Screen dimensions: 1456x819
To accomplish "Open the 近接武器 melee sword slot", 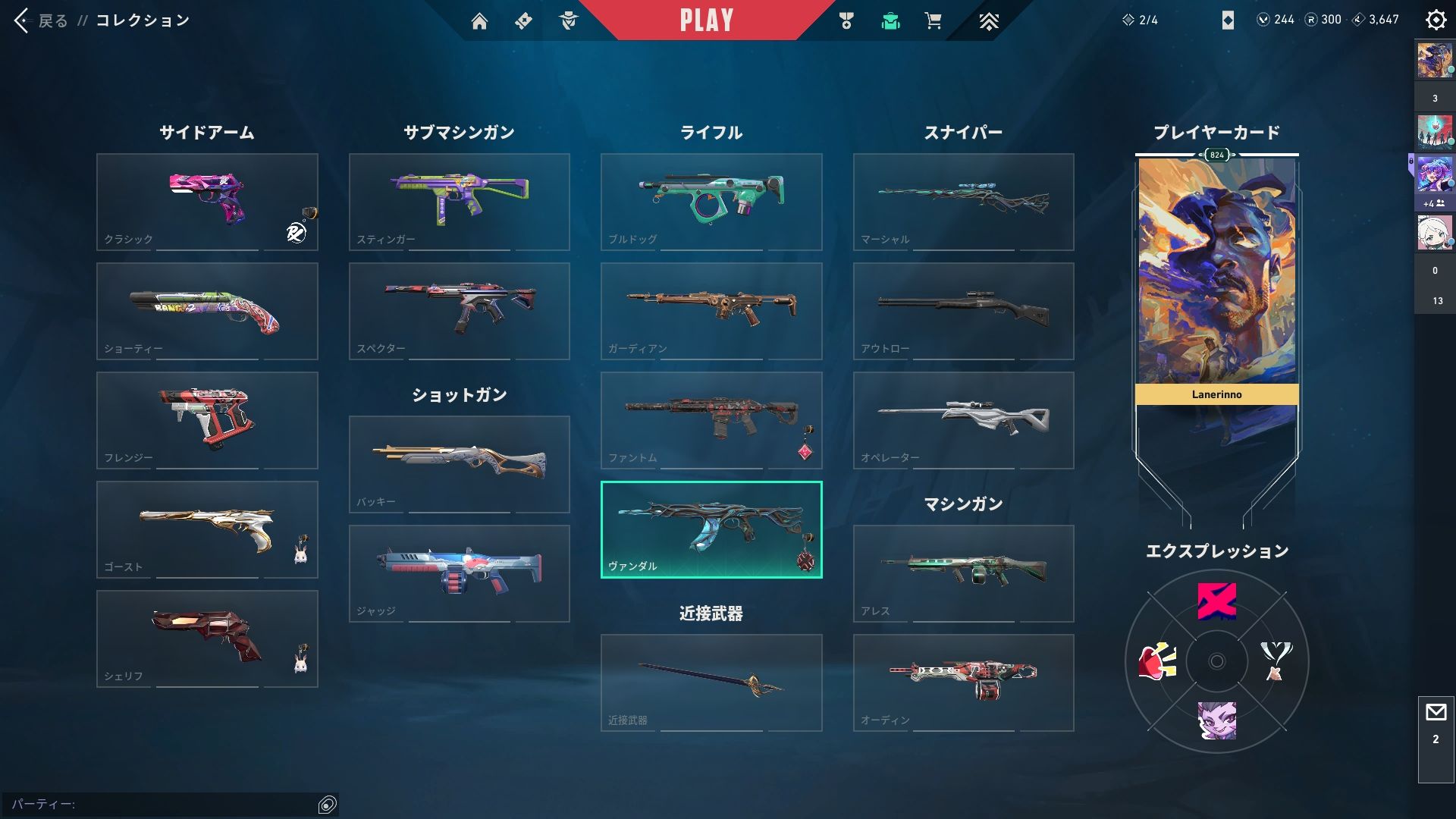I will coord(711,682).
